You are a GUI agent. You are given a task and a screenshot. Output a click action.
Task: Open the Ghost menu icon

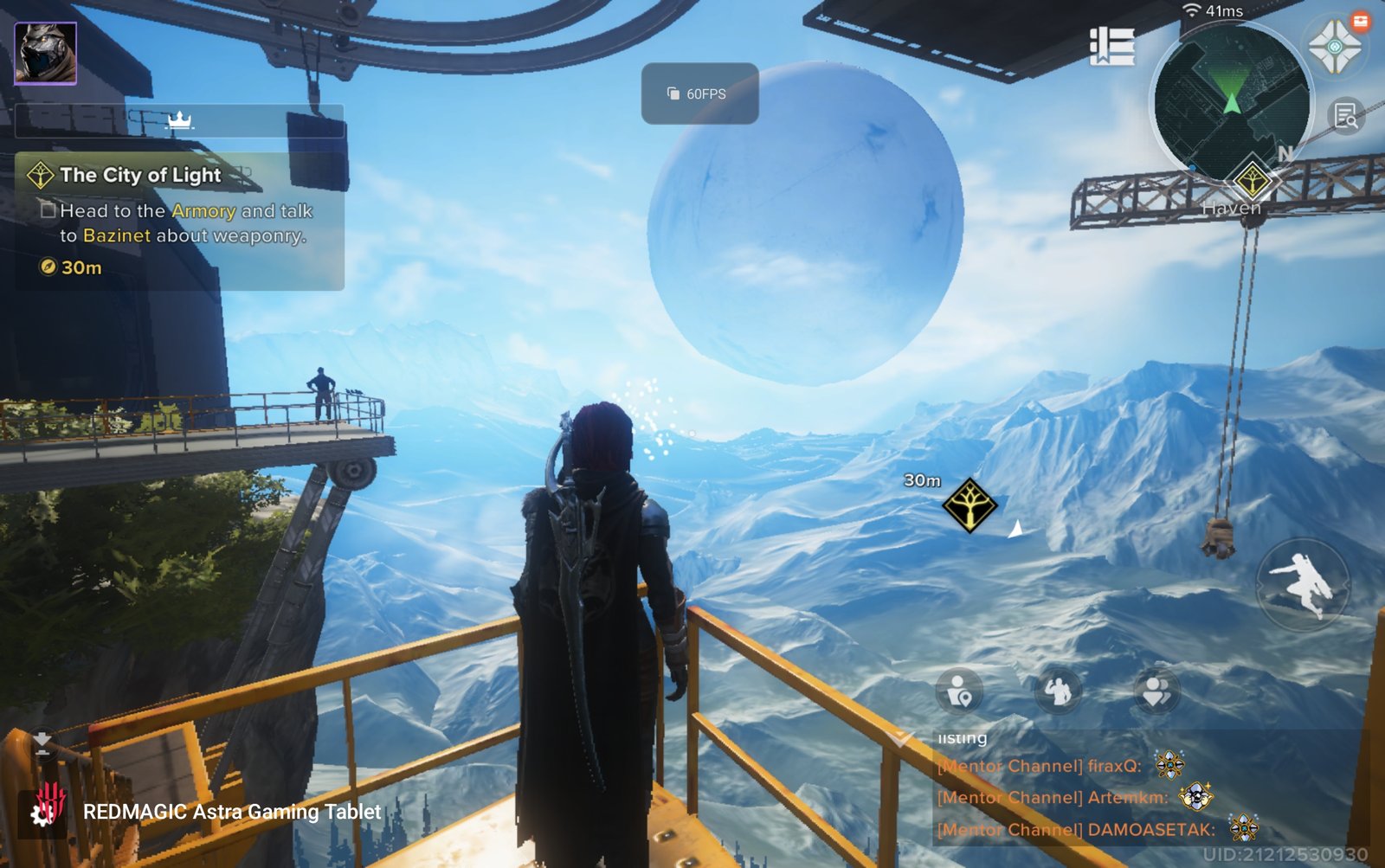(x=1333, y=47)
